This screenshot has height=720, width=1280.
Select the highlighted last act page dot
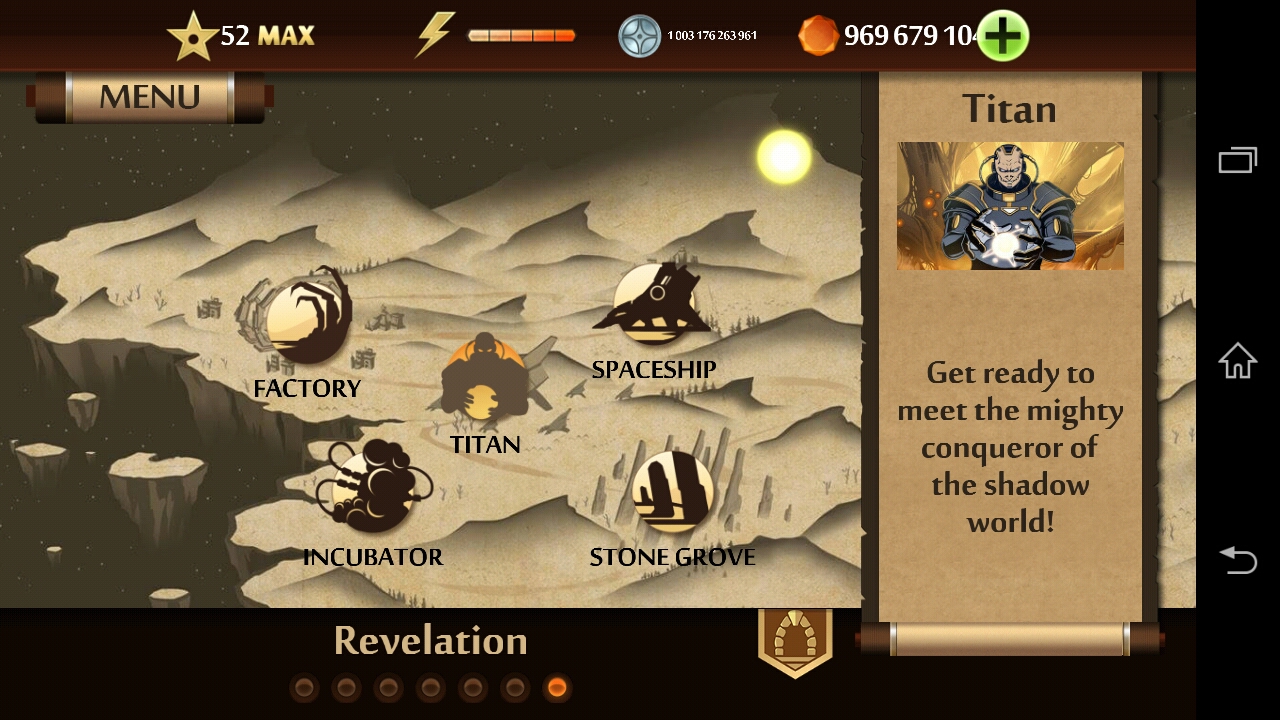click(x=557, y=688)
